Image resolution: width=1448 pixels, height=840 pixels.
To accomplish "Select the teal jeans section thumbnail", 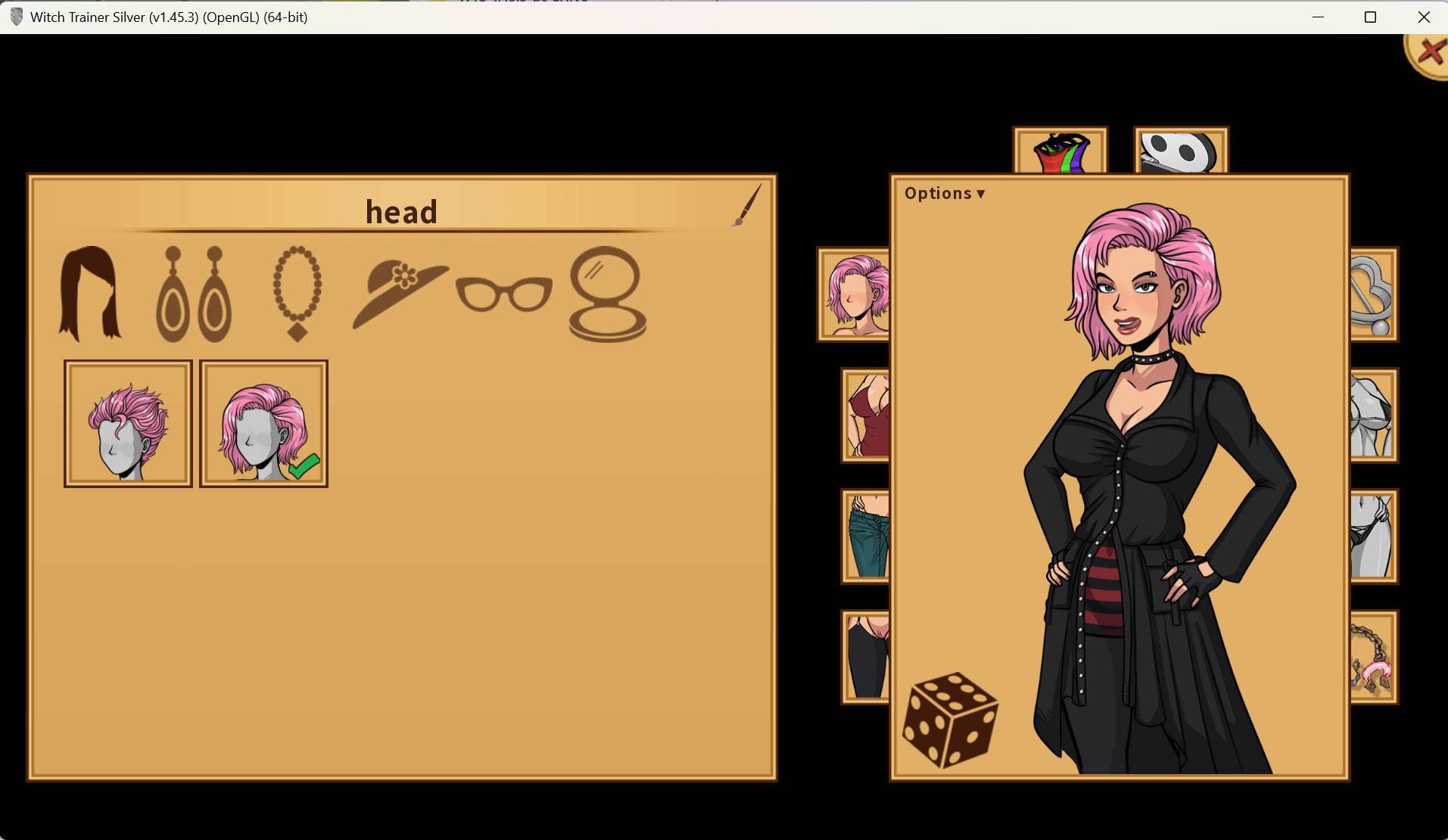I will pos(866,537).
